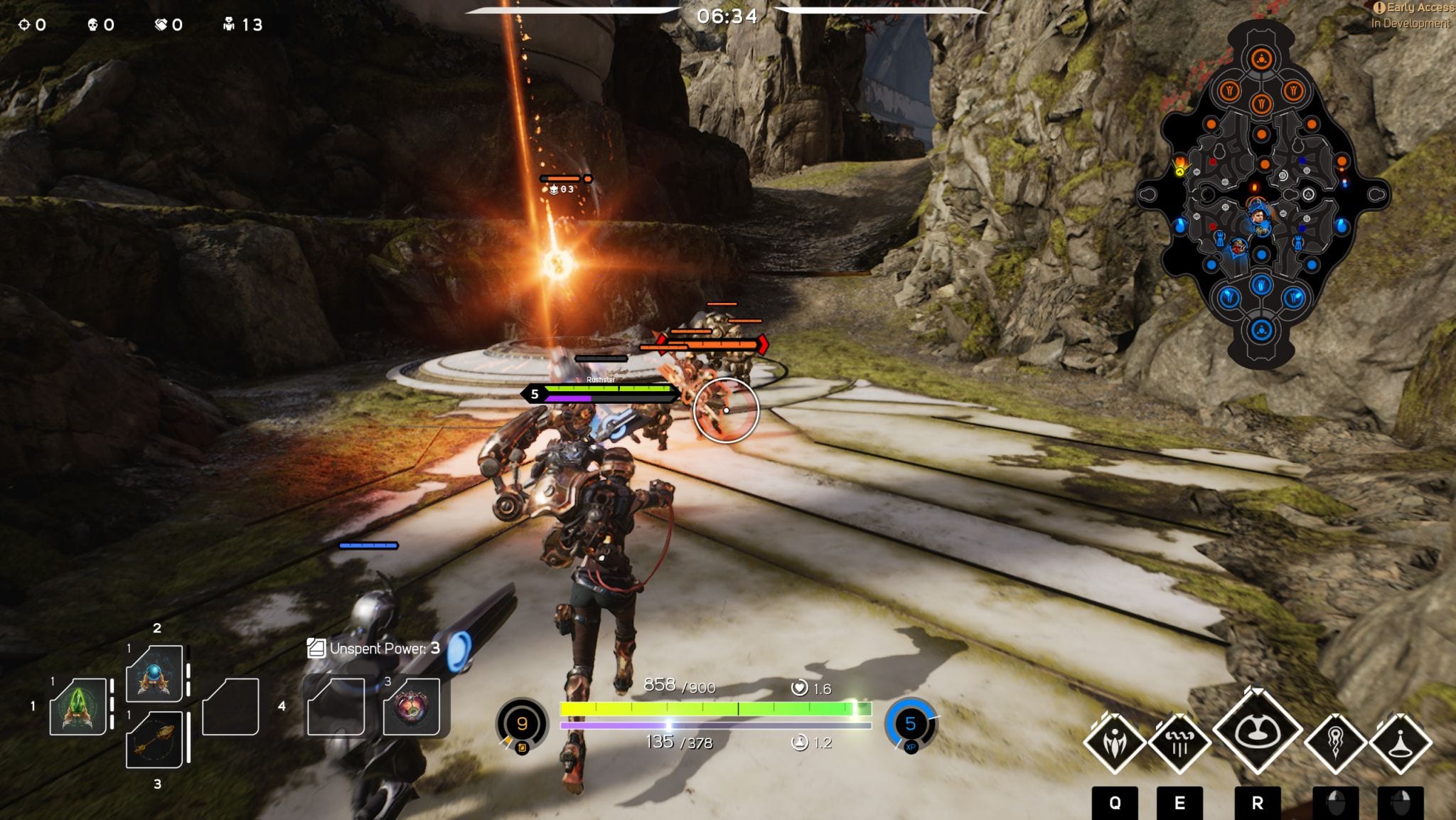Click the orange enemy core on minimap

tap(1261, 58)
